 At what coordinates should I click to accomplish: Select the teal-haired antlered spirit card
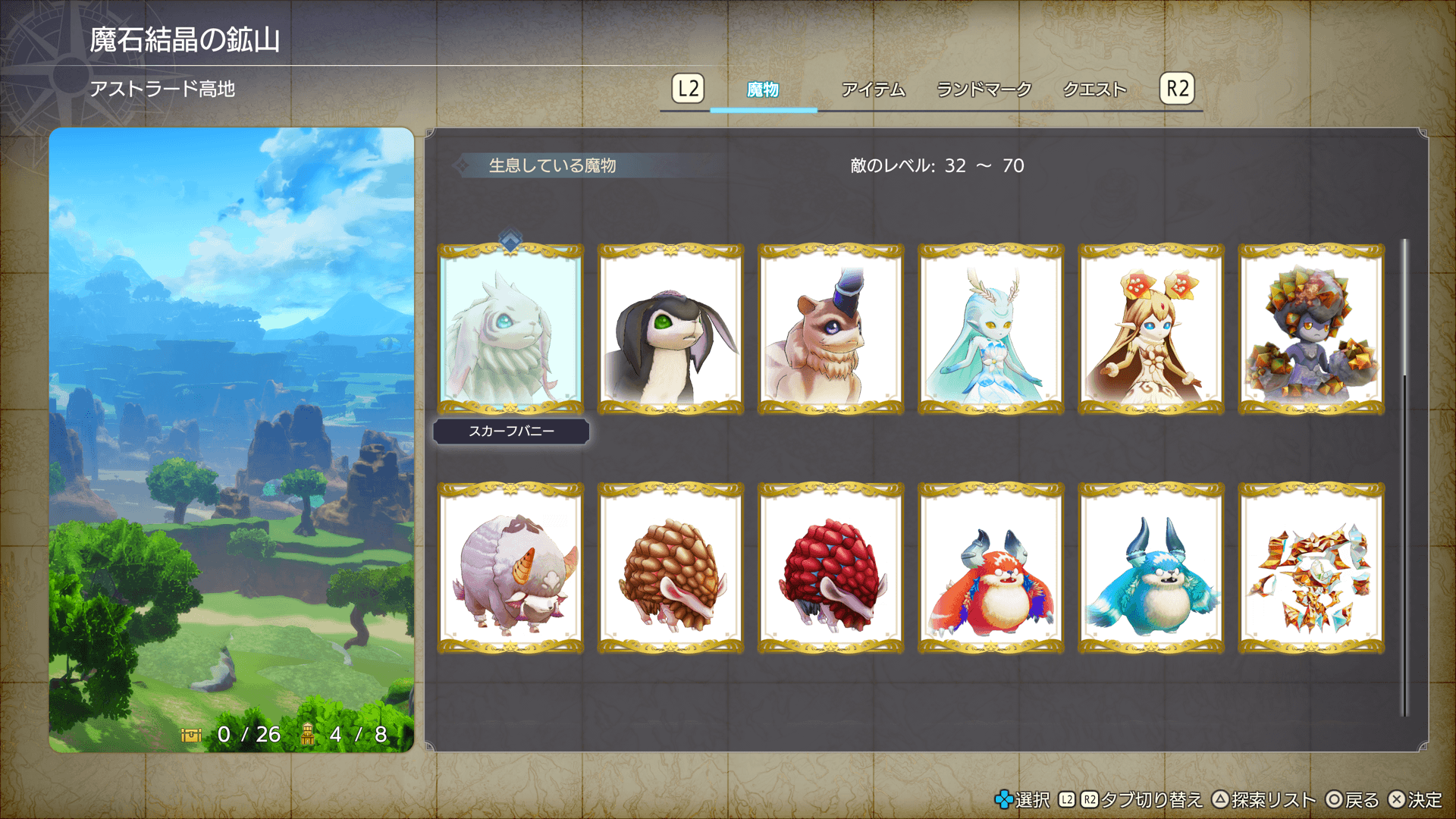tap(991, 330)
